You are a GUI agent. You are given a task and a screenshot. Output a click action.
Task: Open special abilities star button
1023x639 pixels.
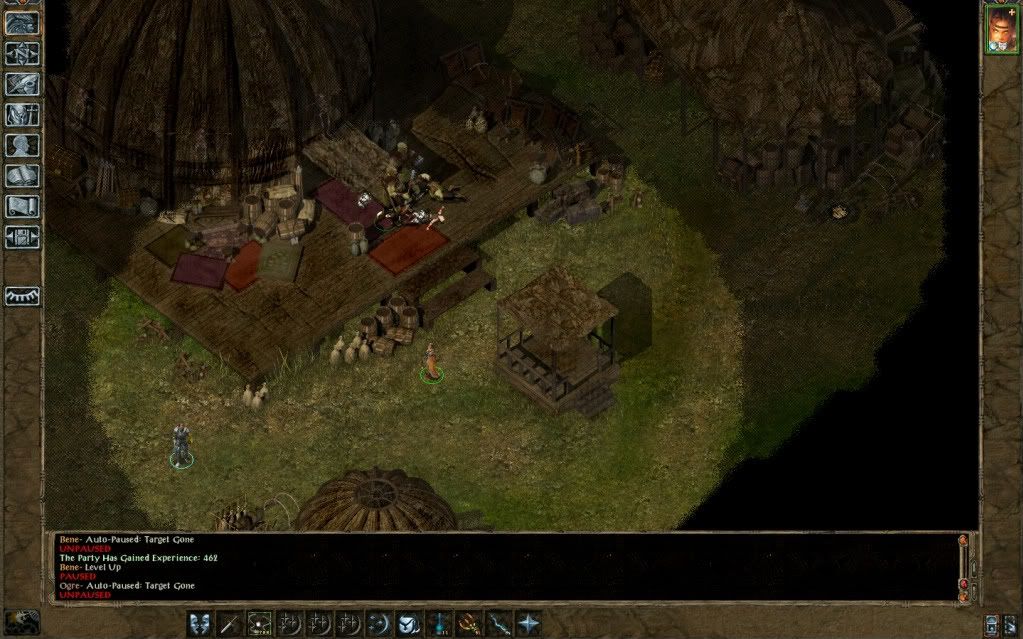[x=527, y=622]
